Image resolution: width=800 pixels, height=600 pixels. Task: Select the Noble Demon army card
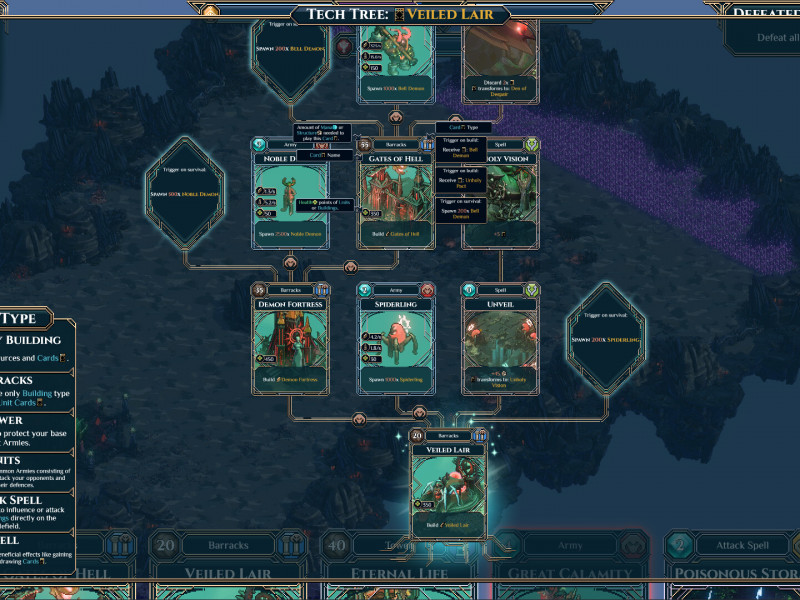[x=290, y=195]
